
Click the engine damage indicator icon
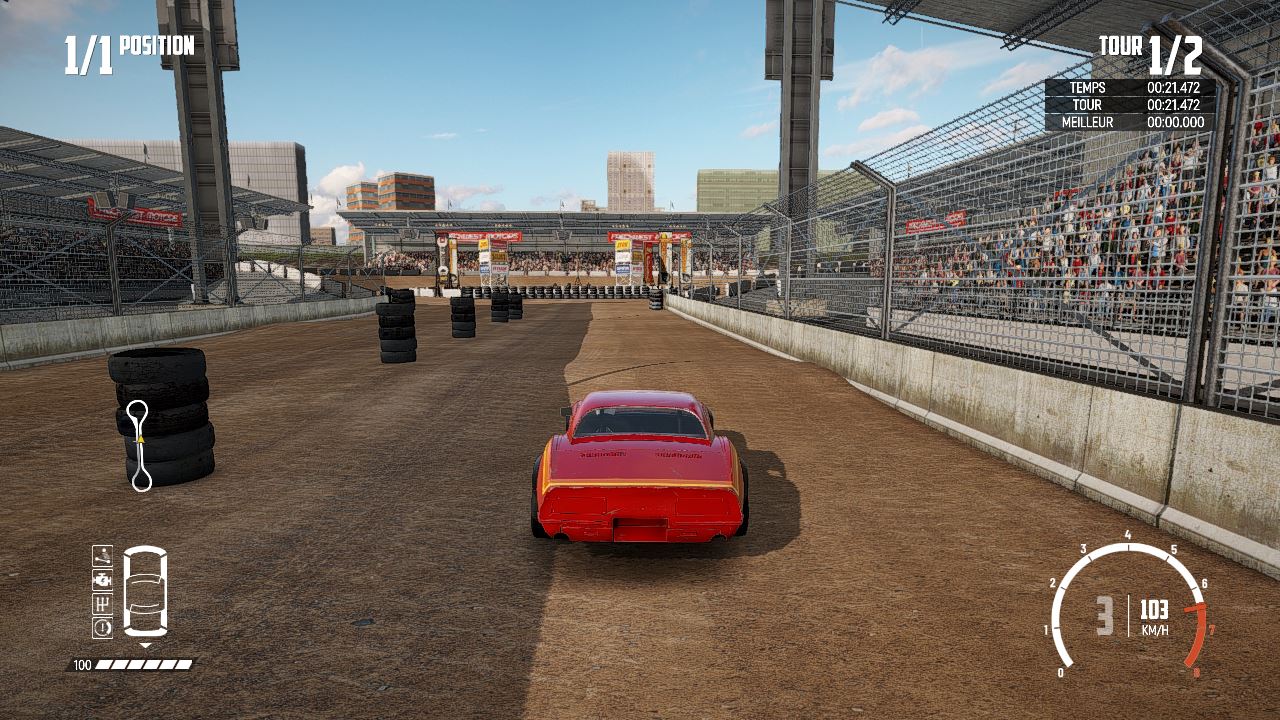click(102, 579)
